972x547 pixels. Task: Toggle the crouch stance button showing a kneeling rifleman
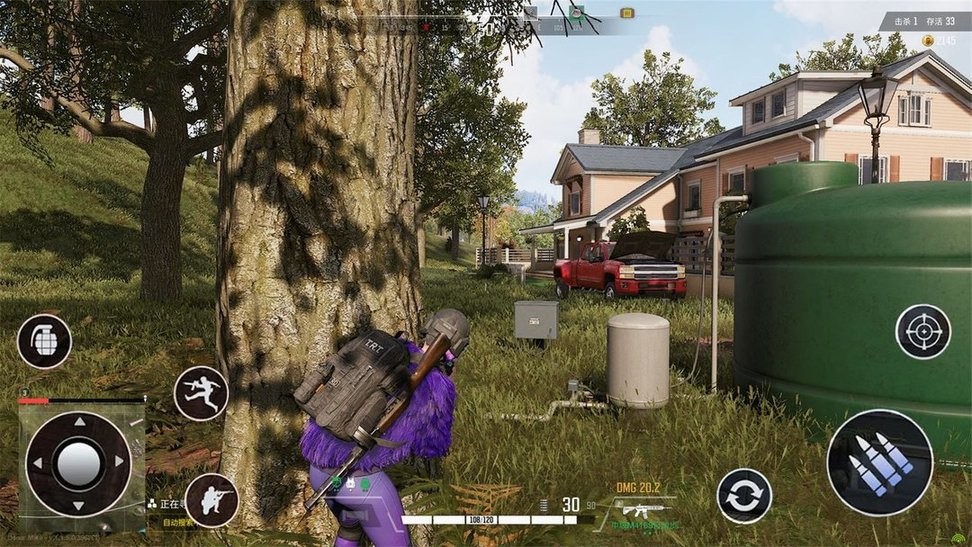pyautogui.click(x=212, y=500)
